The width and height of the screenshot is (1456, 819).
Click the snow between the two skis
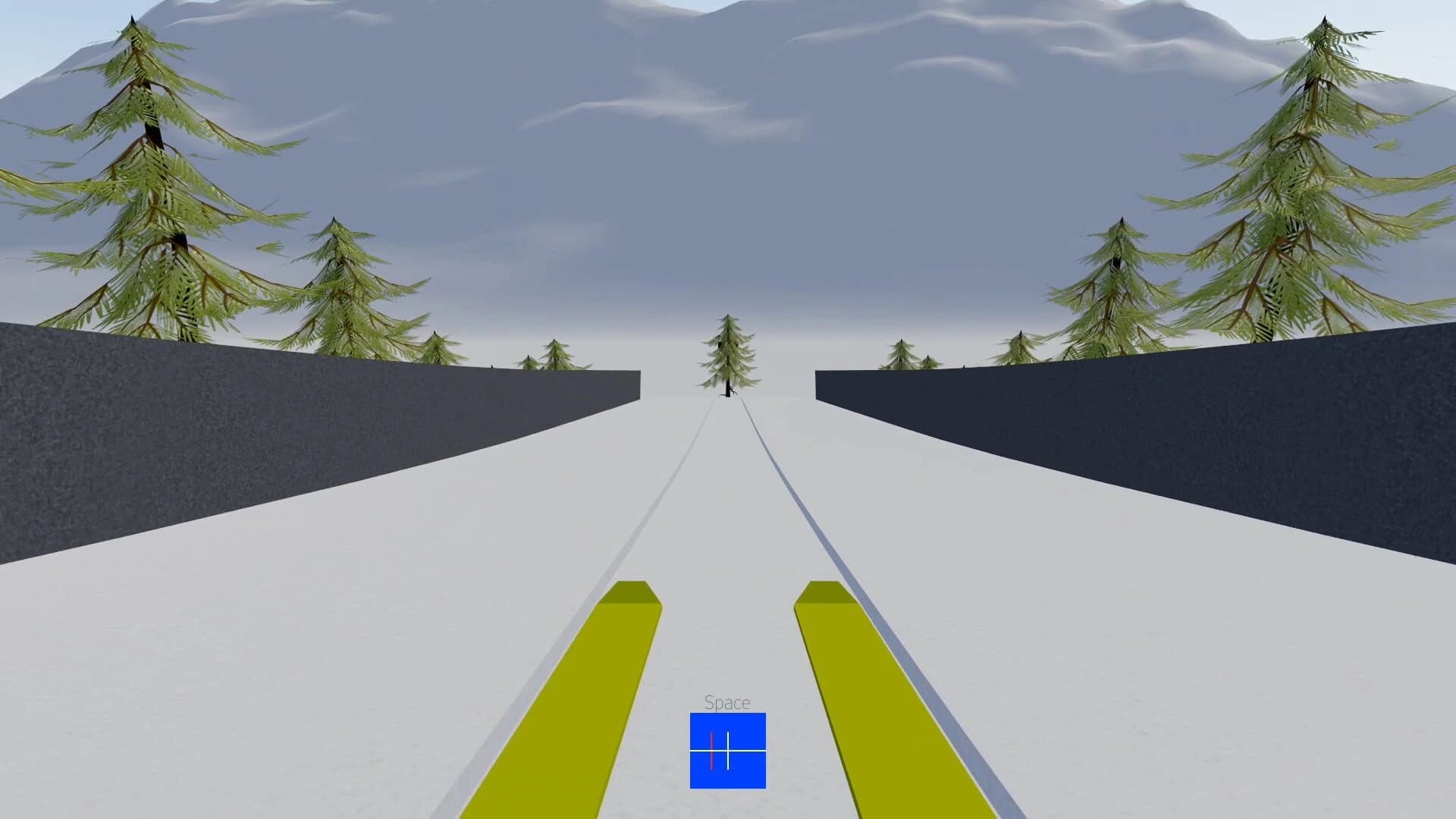coord(728,645)
